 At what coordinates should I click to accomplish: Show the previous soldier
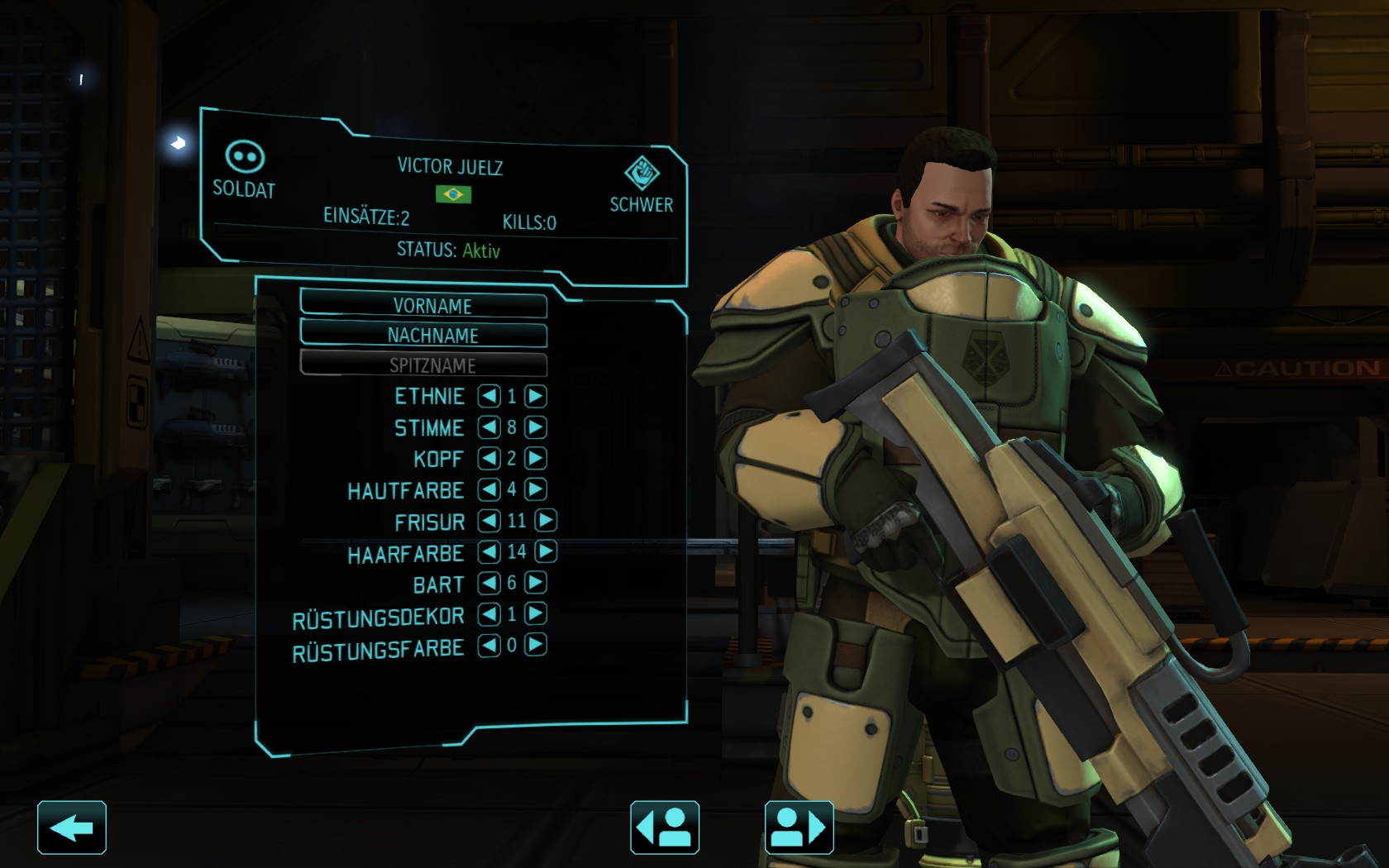point(665,827)
